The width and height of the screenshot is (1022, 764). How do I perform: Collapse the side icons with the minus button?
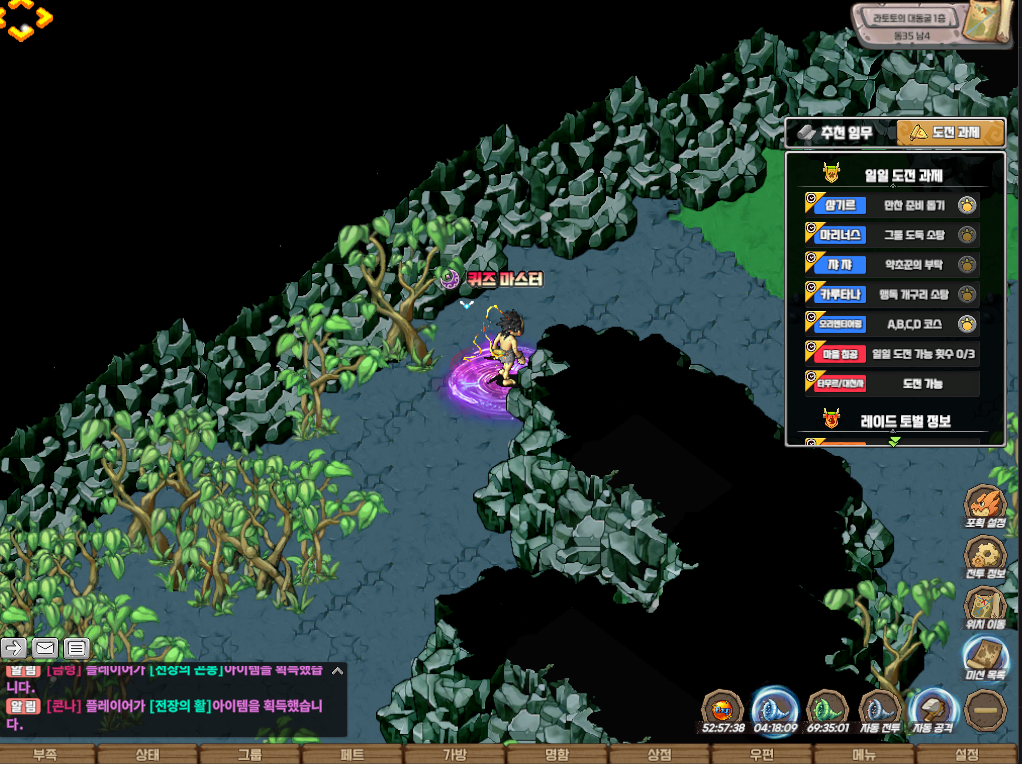[x=985, y=709]
